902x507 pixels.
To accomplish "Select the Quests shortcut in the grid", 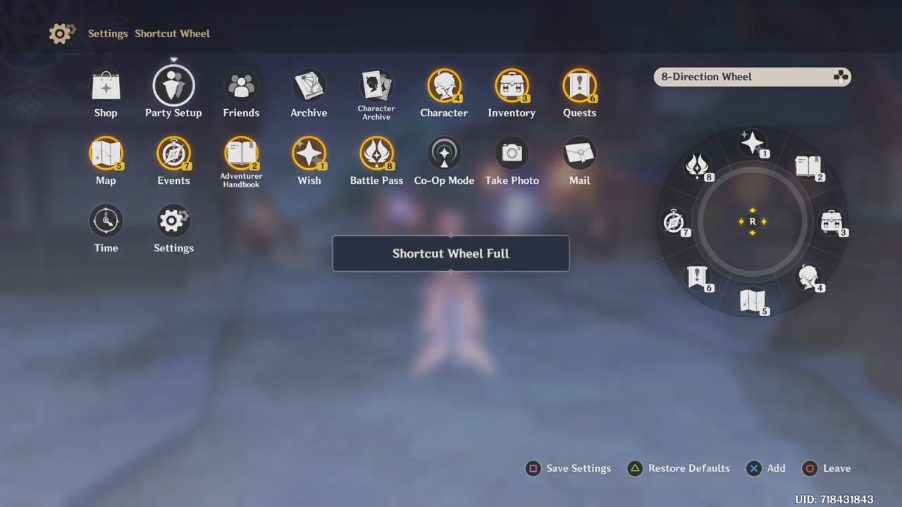I will (x=579, y=86).
